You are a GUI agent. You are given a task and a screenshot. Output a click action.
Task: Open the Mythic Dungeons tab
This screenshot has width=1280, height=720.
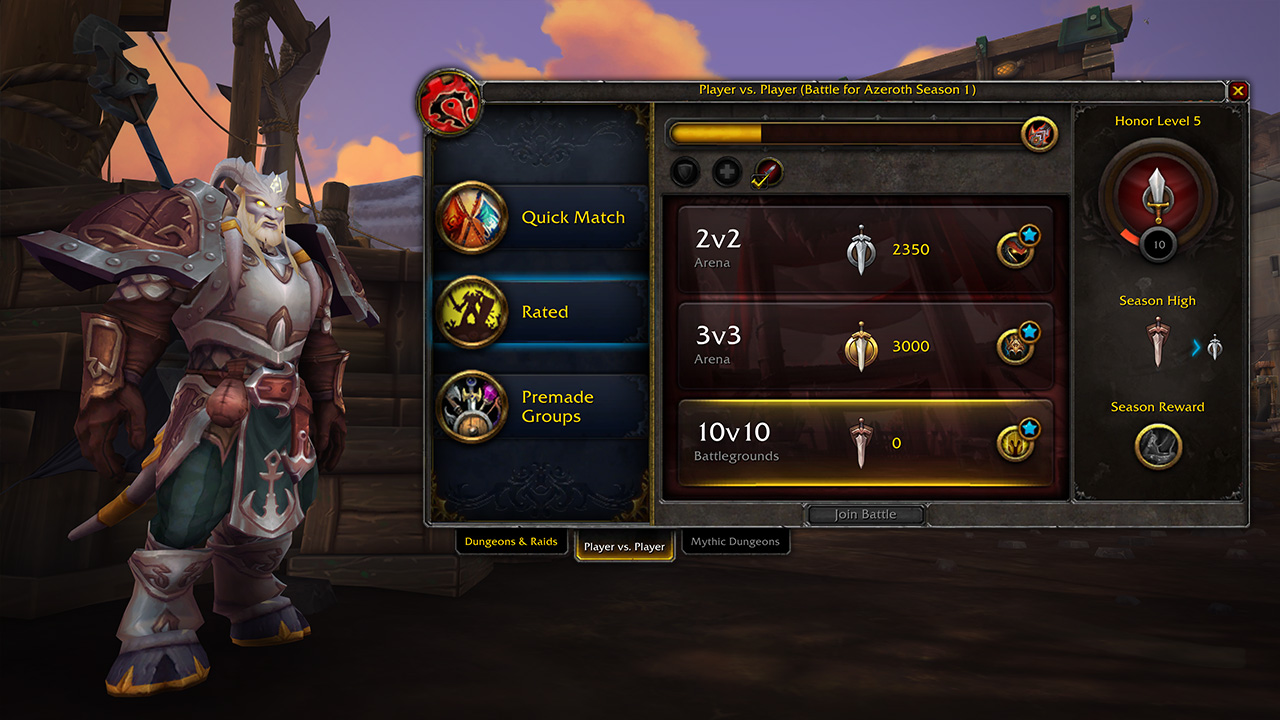click(736, 541)
